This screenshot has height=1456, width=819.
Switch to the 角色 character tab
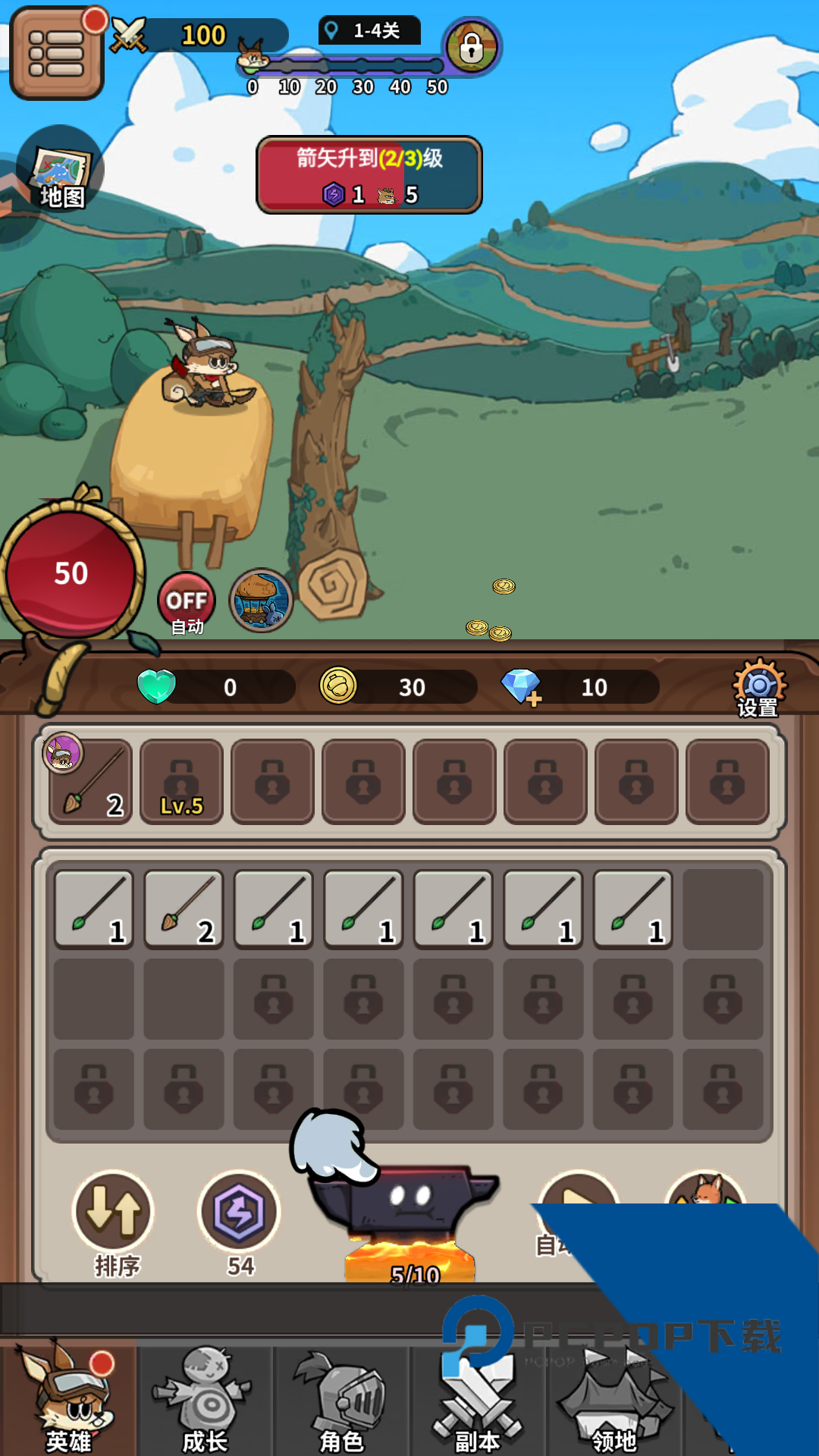[341, 1399]
